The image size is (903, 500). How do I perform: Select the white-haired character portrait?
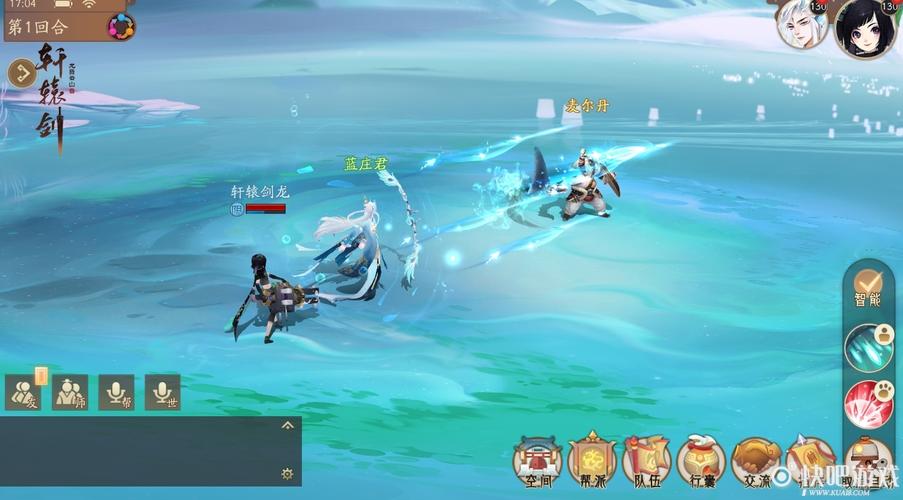[x=802, y=25]
